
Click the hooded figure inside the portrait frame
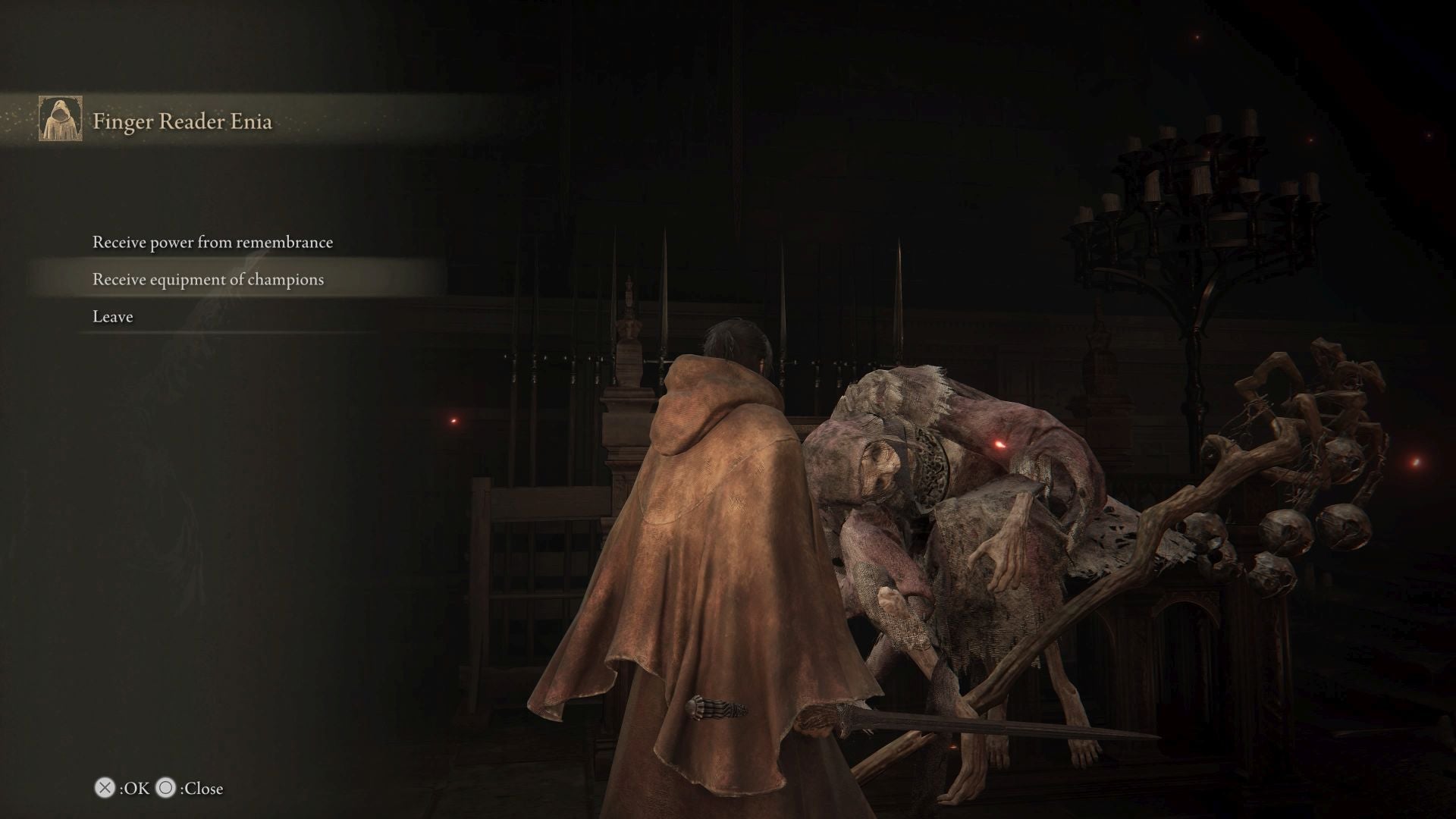coord(60,121)
